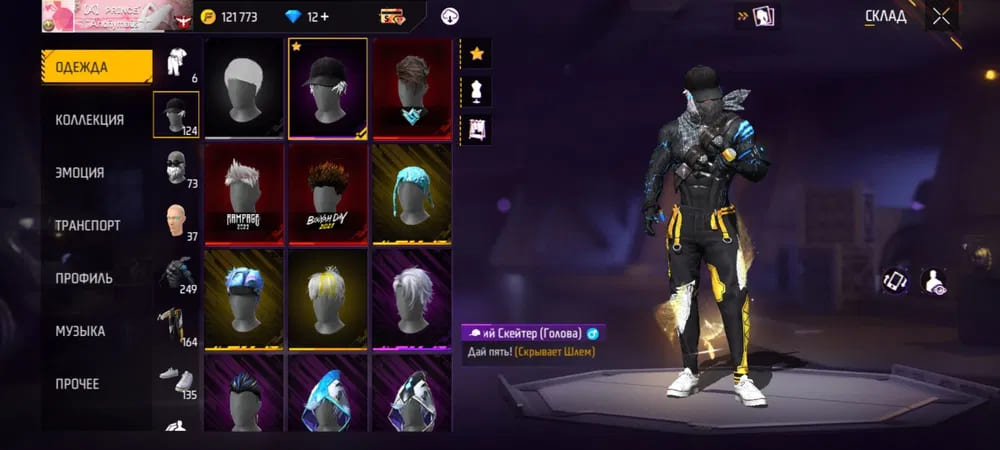Open the Профиль tab
Screen dimensions: 1000x450
point(84,278)
